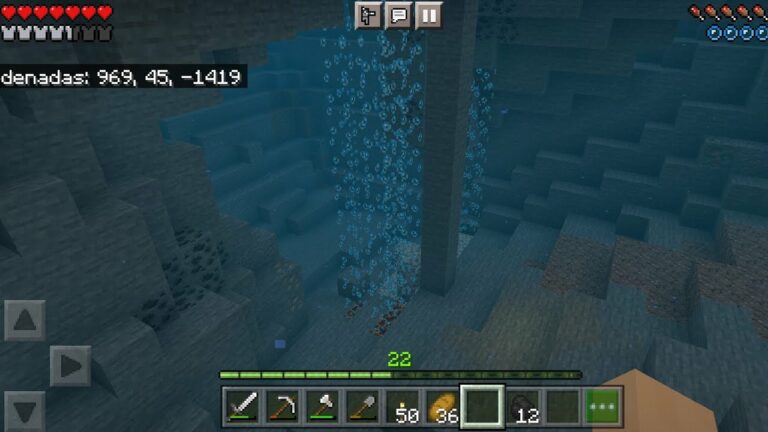The image size is (768, 432).
Task: Tap the emote button
Action: click(x=369, y=15)
